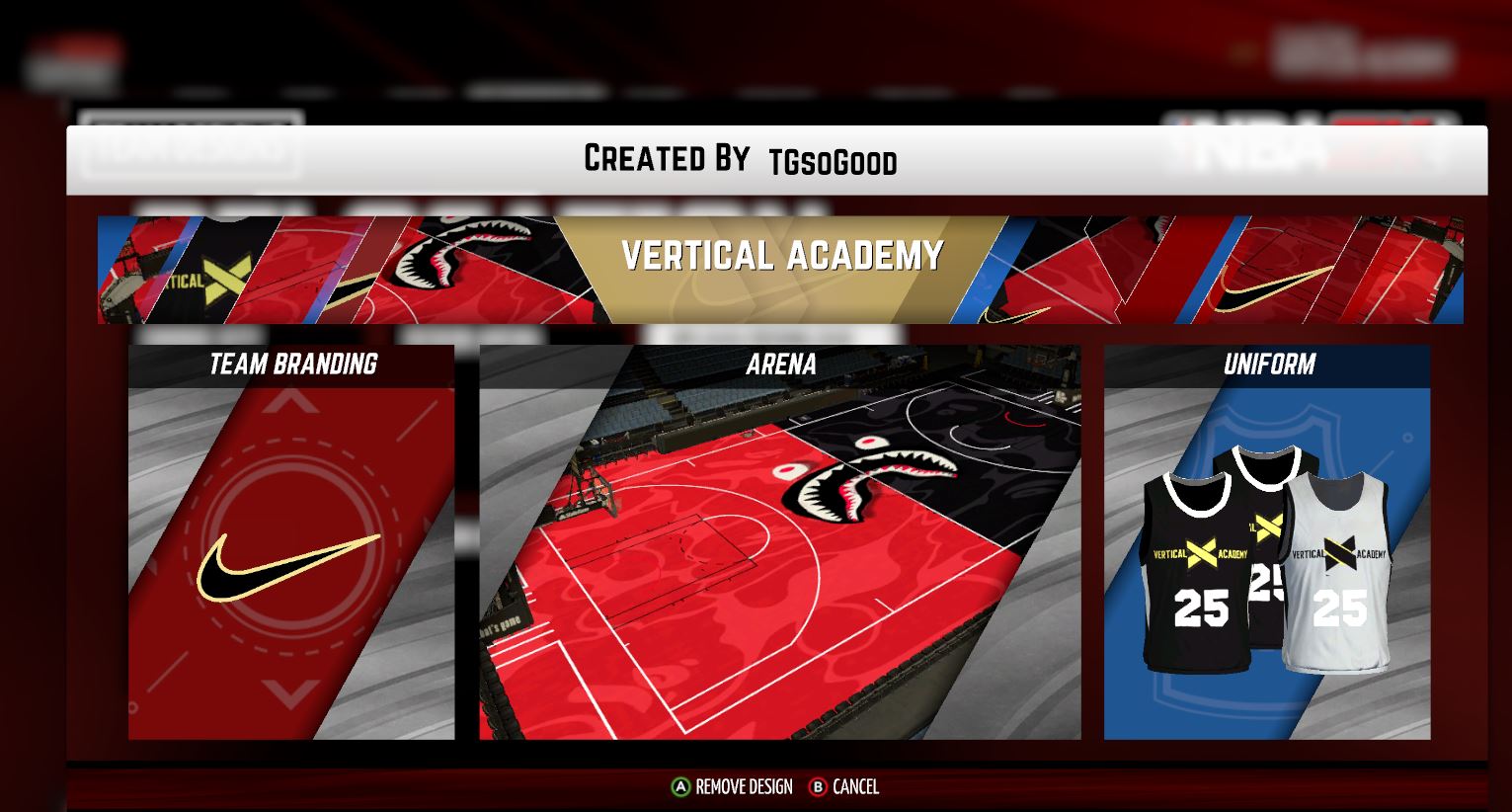Click the green A button icon

click(679, 787)
